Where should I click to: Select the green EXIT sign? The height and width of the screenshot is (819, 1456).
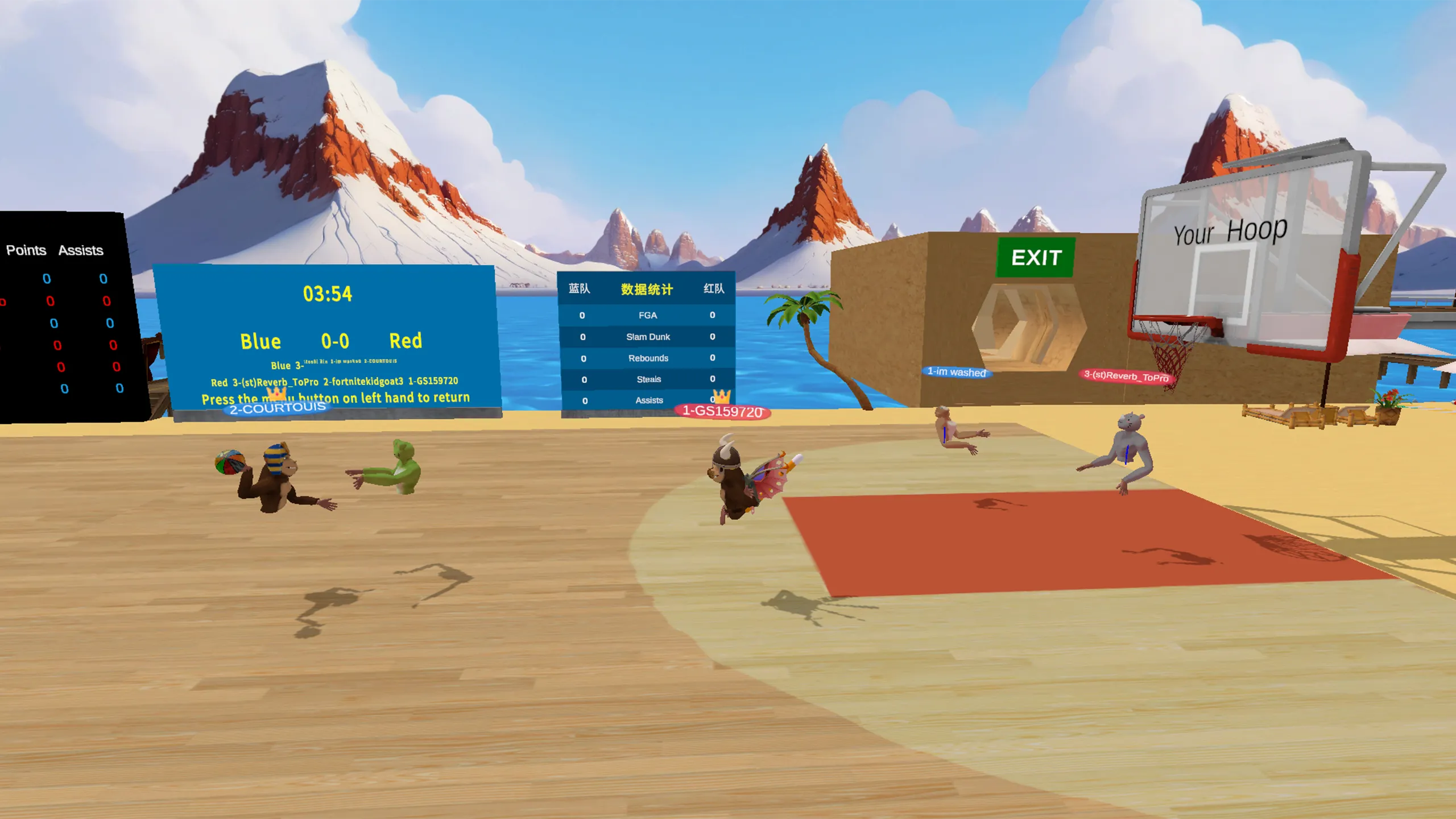point(1036,258)
